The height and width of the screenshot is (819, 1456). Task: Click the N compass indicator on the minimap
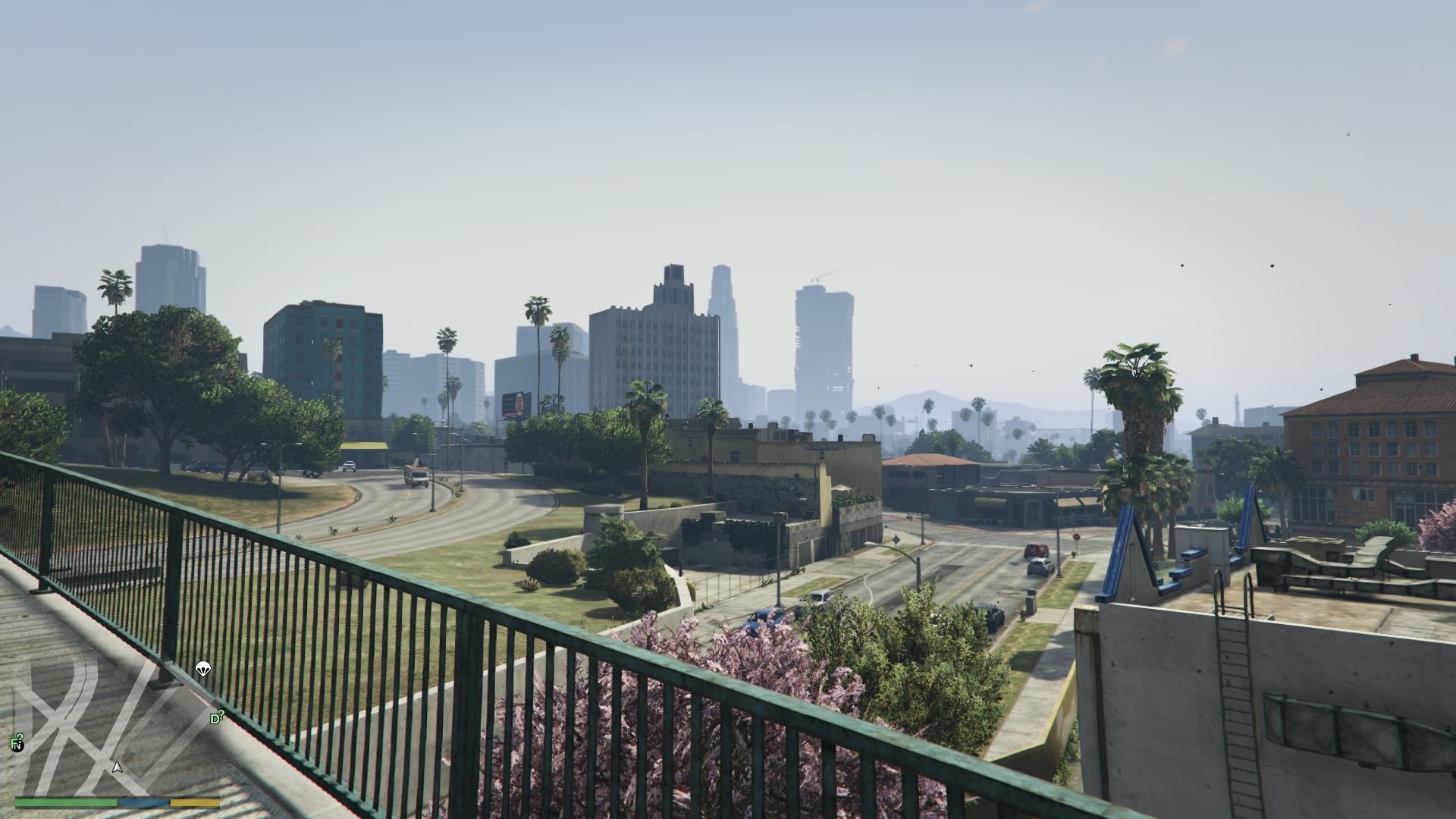coord(18,748)
